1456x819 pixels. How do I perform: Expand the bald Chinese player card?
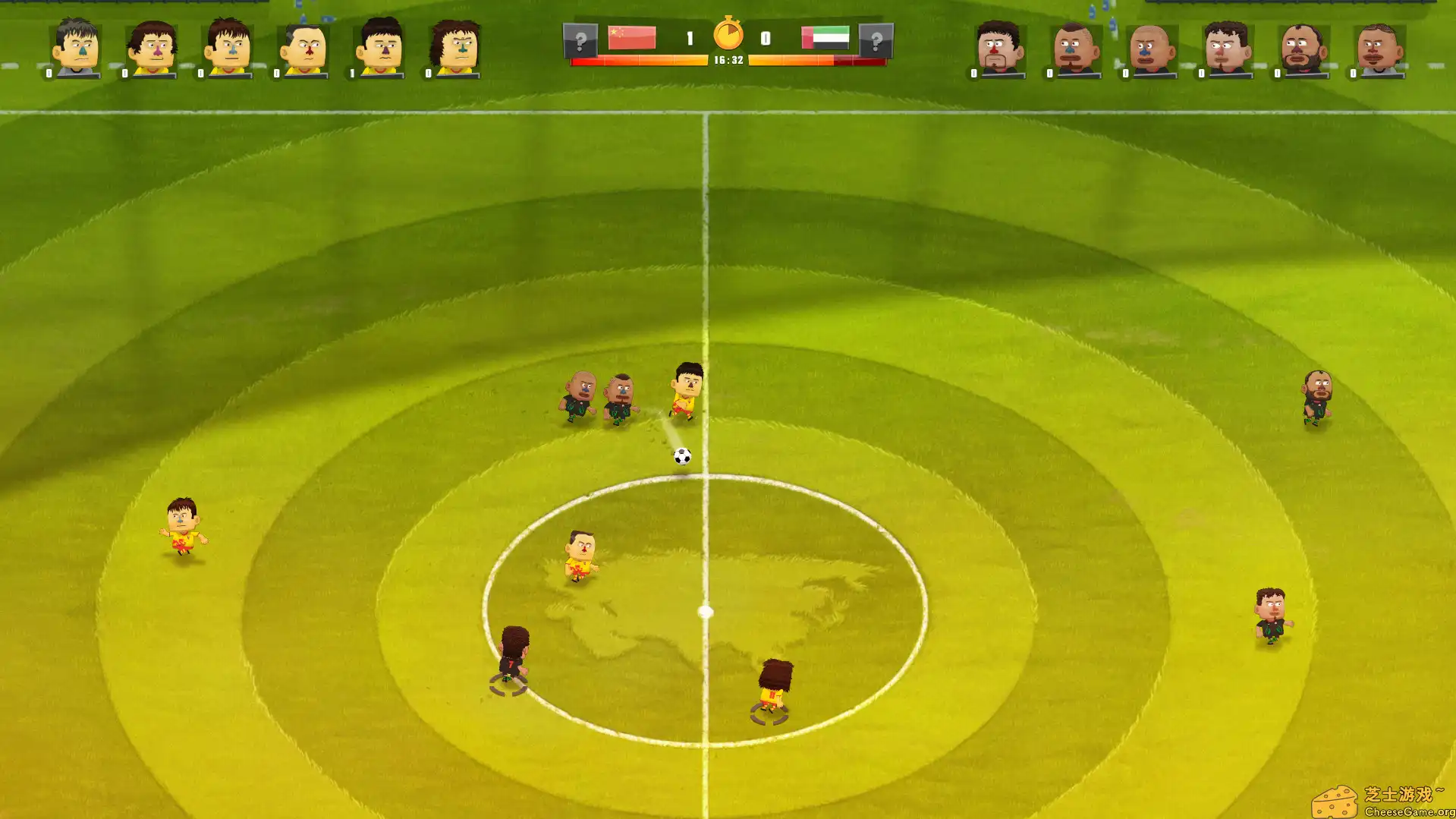pos(302,48)
